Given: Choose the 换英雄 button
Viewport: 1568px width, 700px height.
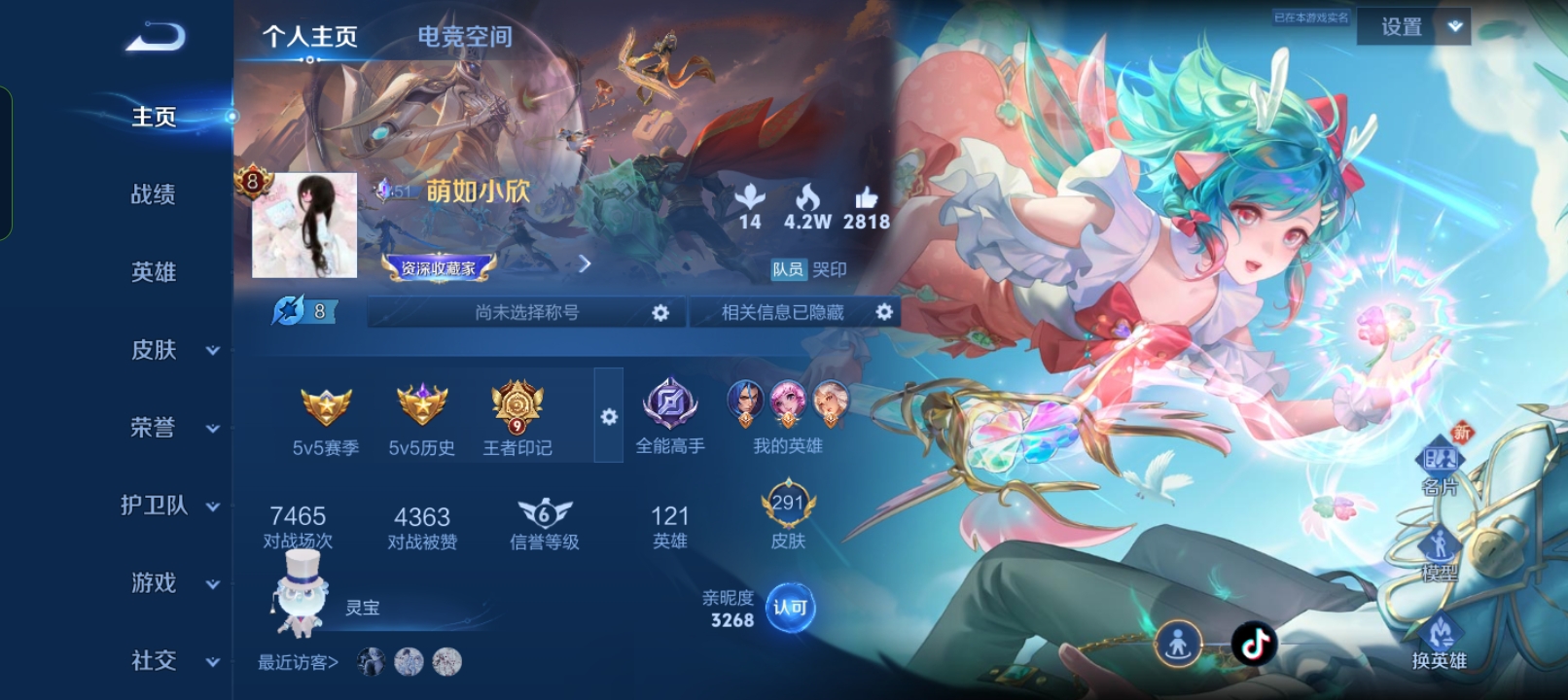Looking at the screenshot, I should (1440, 644).
